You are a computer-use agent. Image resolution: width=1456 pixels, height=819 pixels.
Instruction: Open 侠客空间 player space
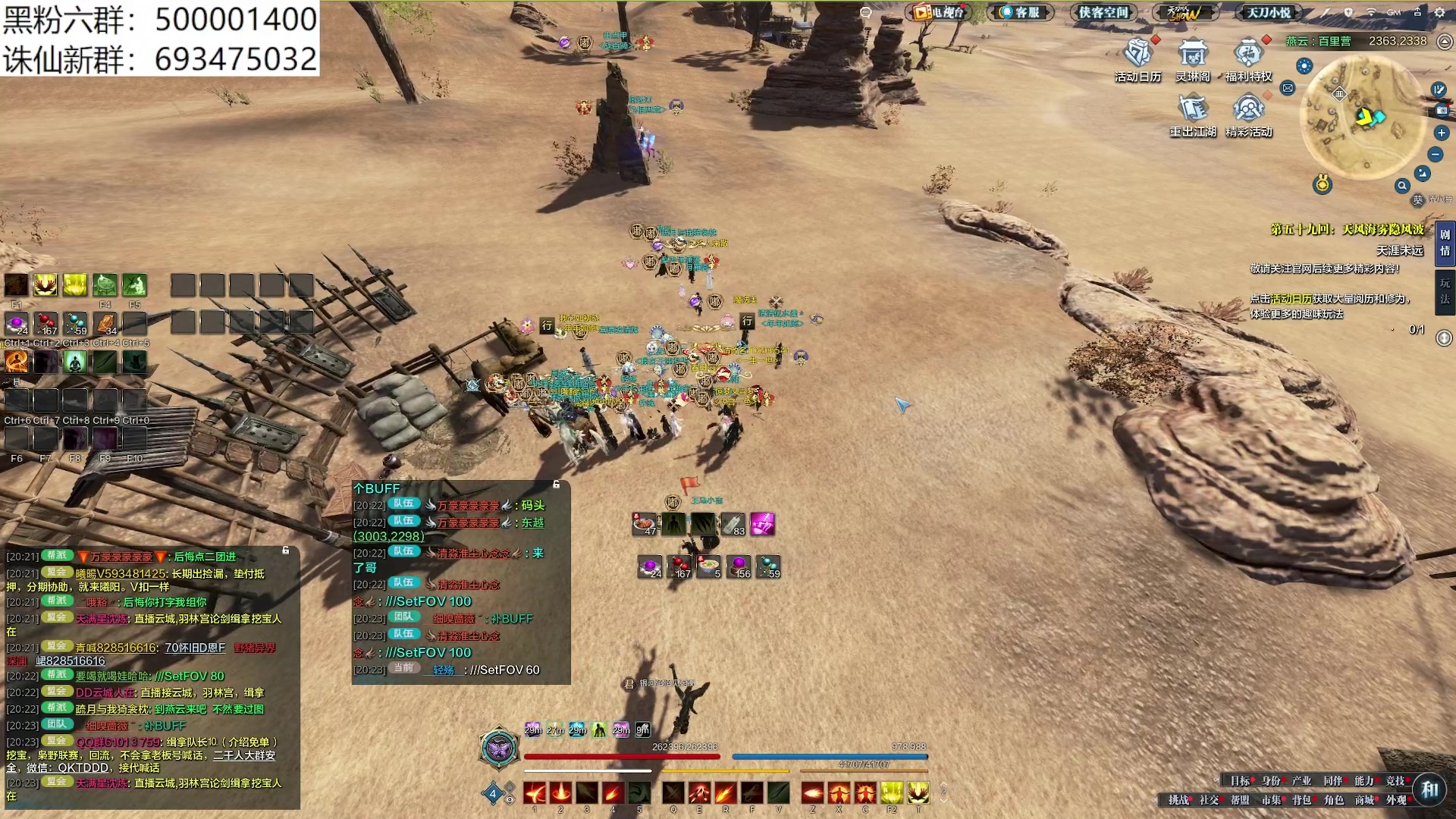click(x=1103, y=12)
